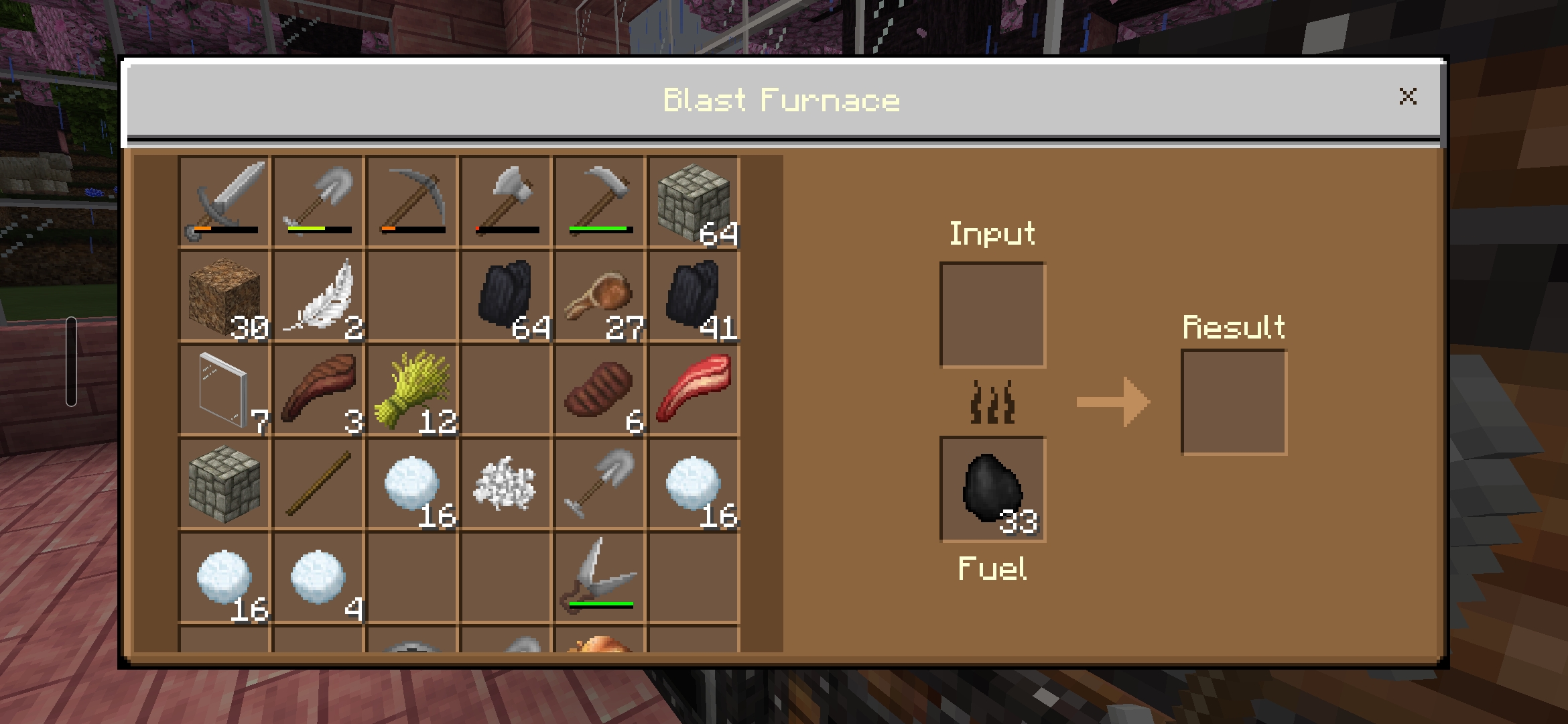Image resolution: width=1568 pixels, height=724 pixels.
Task: Select the iron sword slot
Action: coord(224,201)
